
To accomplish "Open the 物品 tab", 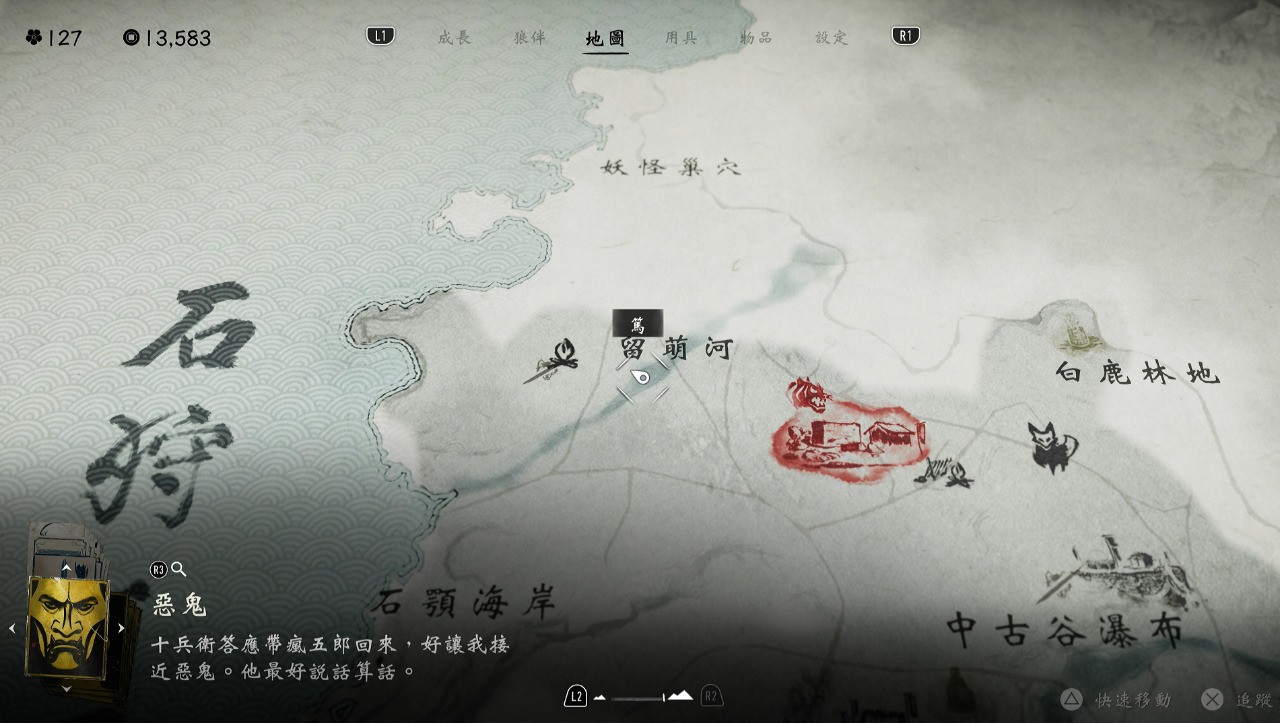I will click(756, 38).
